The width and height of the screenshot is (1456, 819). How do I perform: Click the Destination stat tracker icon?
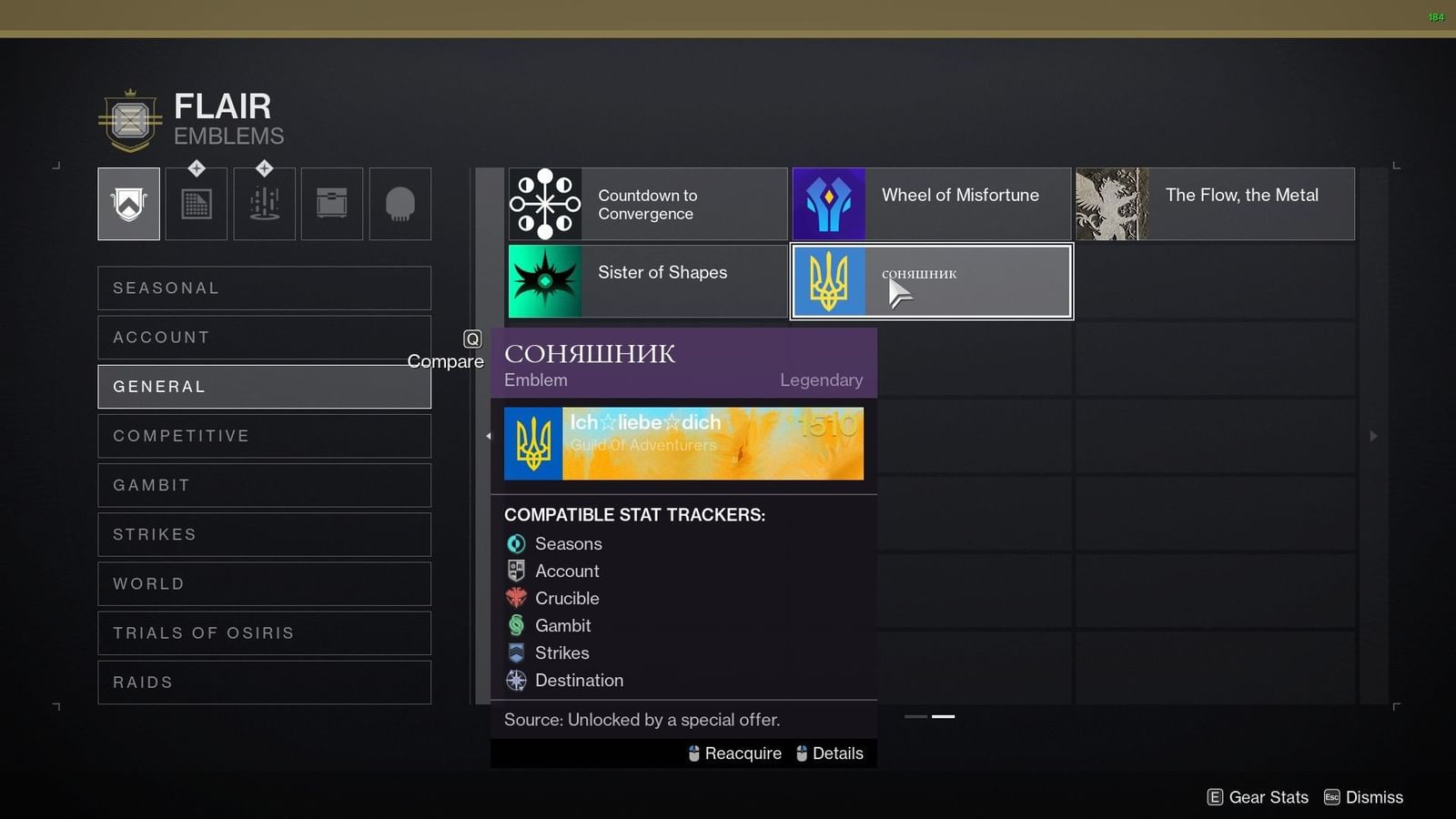pos(516,680)
